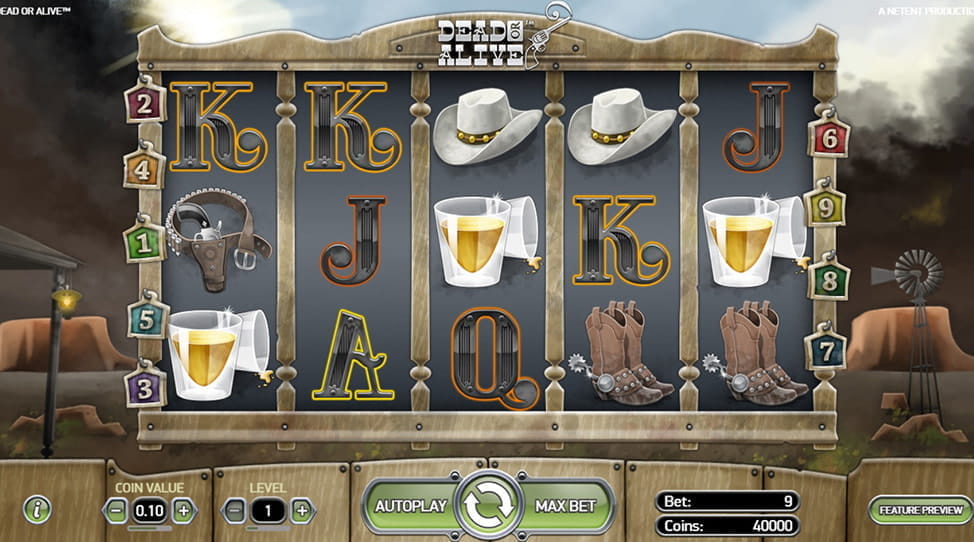Place the Max Bet
This screenshot has height=542, width=974.
click(x=566, y=506)
